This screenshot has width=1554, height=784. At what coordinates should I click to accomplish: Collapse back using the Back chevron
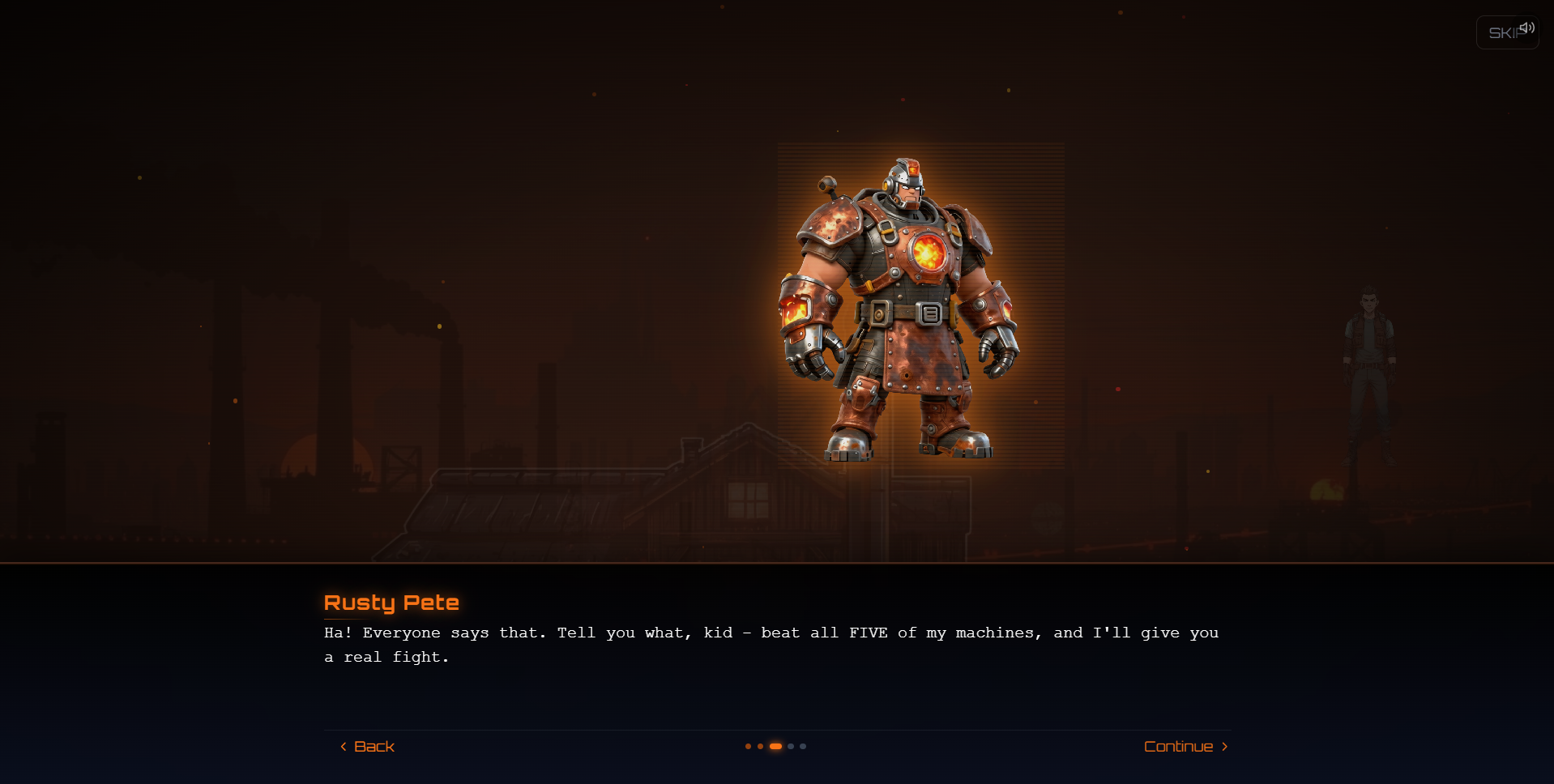click(x=344, y=746)
